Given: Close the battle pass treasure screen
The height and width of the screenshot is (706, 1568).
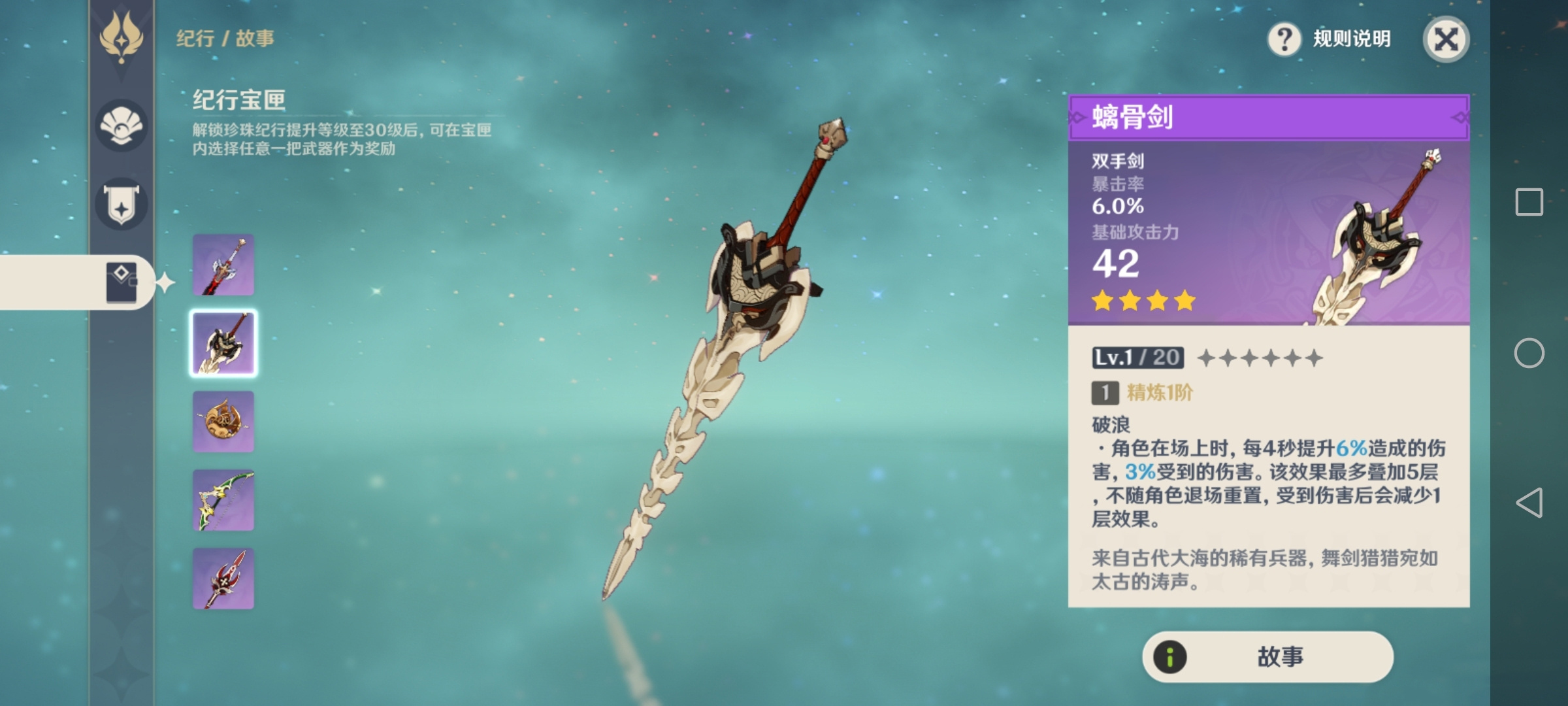Looking at the screenshot, I should (1446, 39).
